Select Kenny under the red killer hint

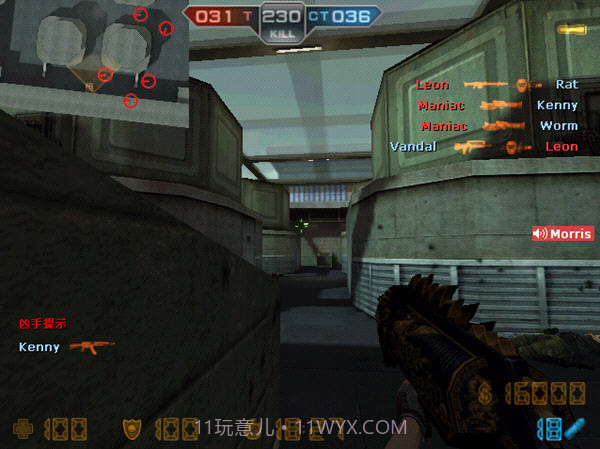(40, 347)
